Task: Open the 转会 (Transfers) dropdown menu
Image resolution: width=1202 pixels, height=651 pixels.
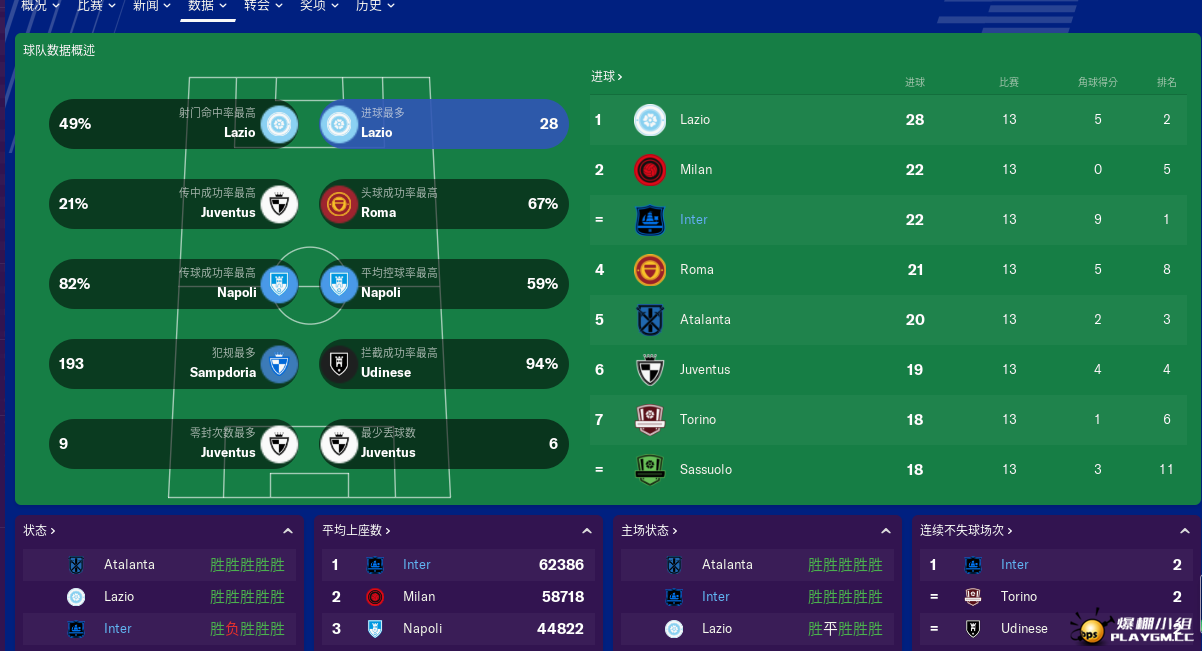Action: [263, 6]
